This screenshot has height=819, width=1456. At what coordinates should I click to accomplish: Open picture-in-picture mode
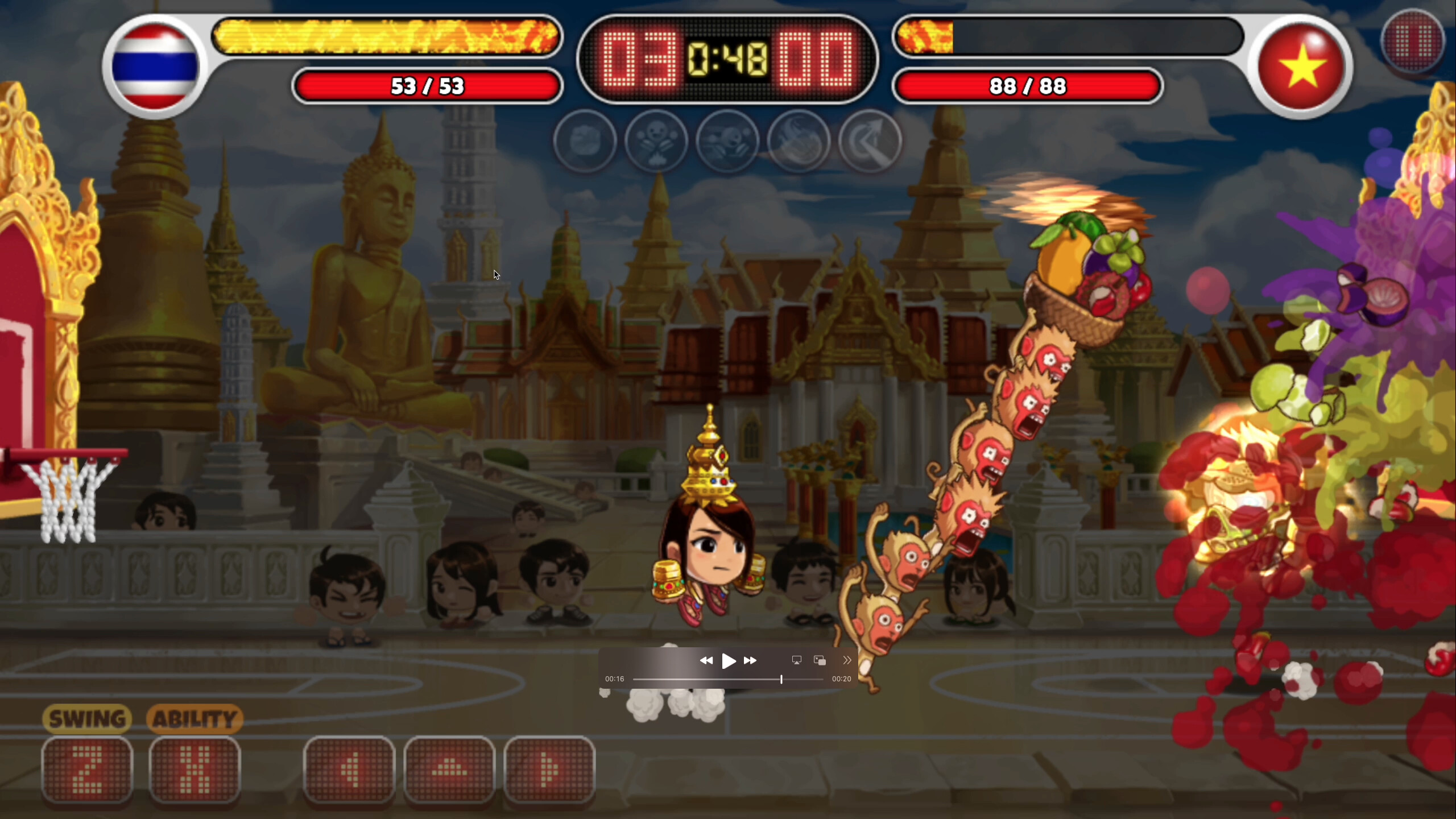pyautogui.click(x=819, y=660)
